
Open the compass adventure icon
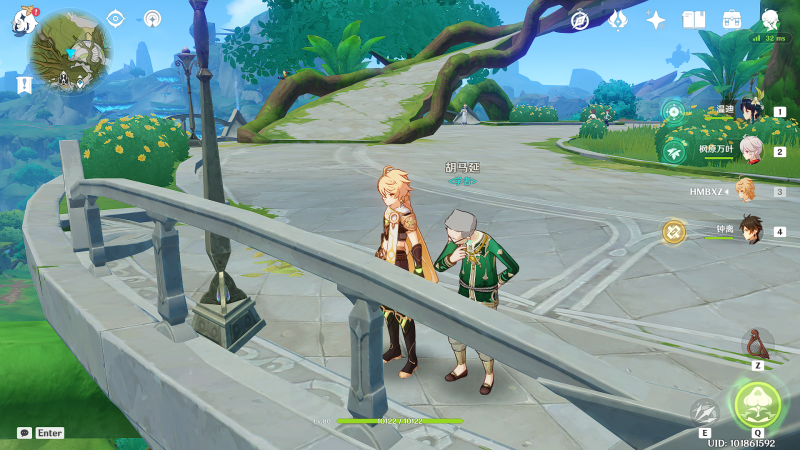click(x=580, y=20)
